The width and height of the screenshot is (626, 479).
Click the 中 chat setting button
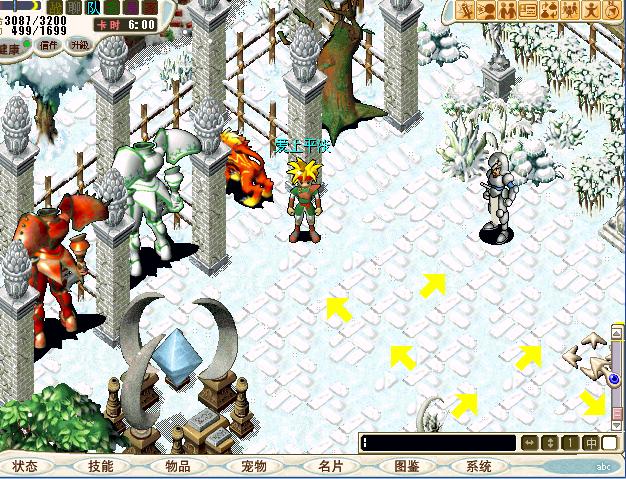591,443
